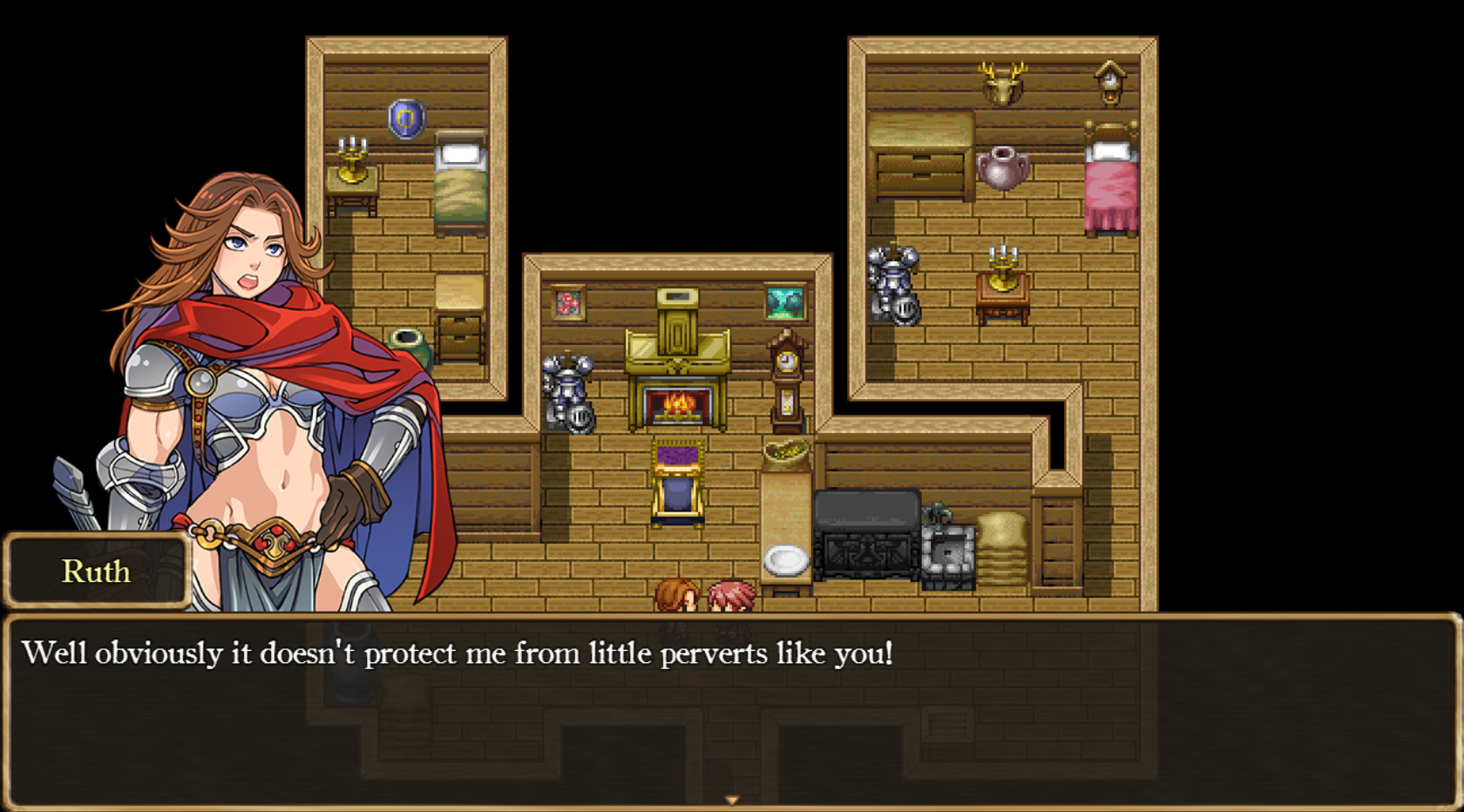Click the cuckoo clock on the wall

pyautogui.click(x=1108, y=80)
